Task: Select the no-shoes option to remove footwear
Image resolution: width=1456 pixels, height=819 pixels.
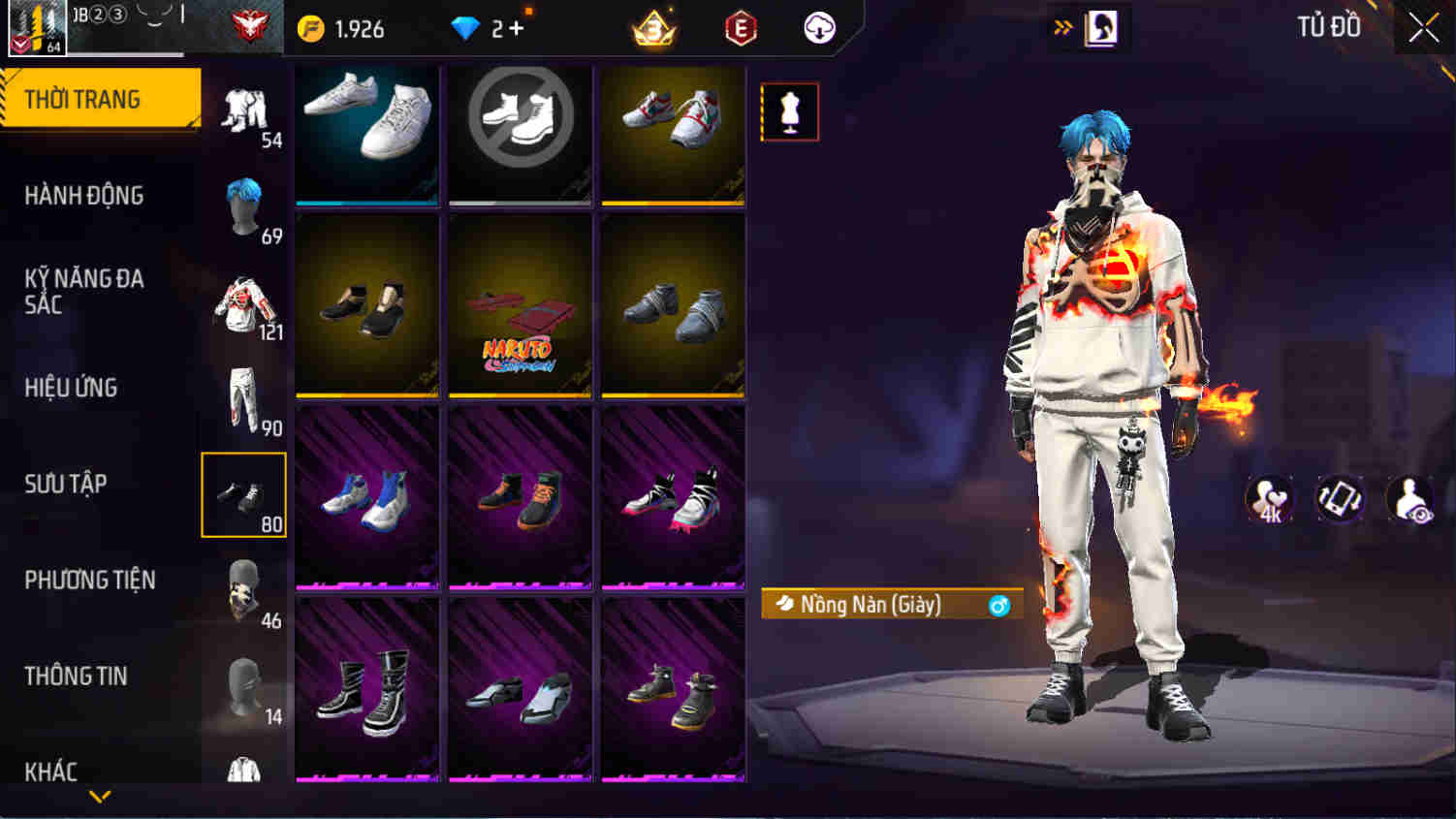Action: (x=520, y=131)
